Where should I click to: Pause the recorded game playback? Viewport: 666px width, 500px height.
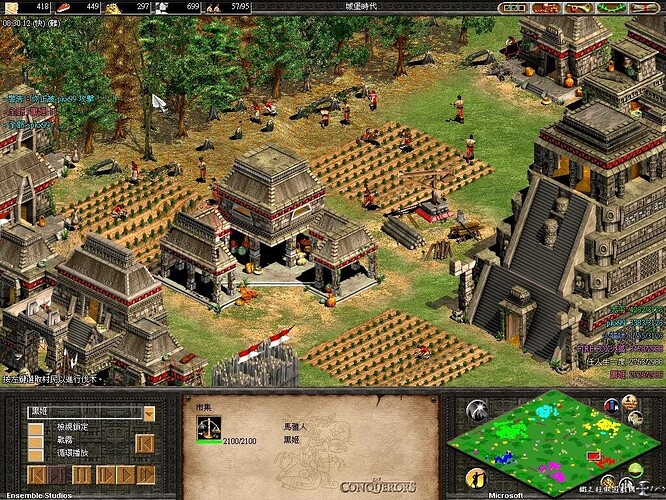tap(81, 474)
